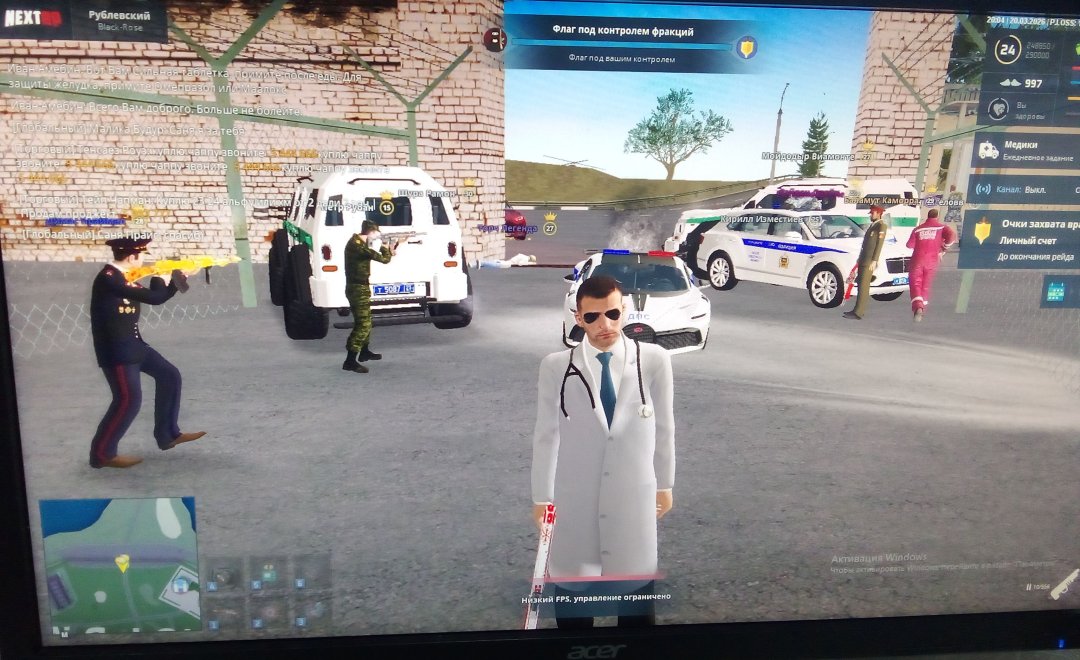Select the yellow marker on the minimap
This screenshot has height=660, width=1080.
(122, 563)
